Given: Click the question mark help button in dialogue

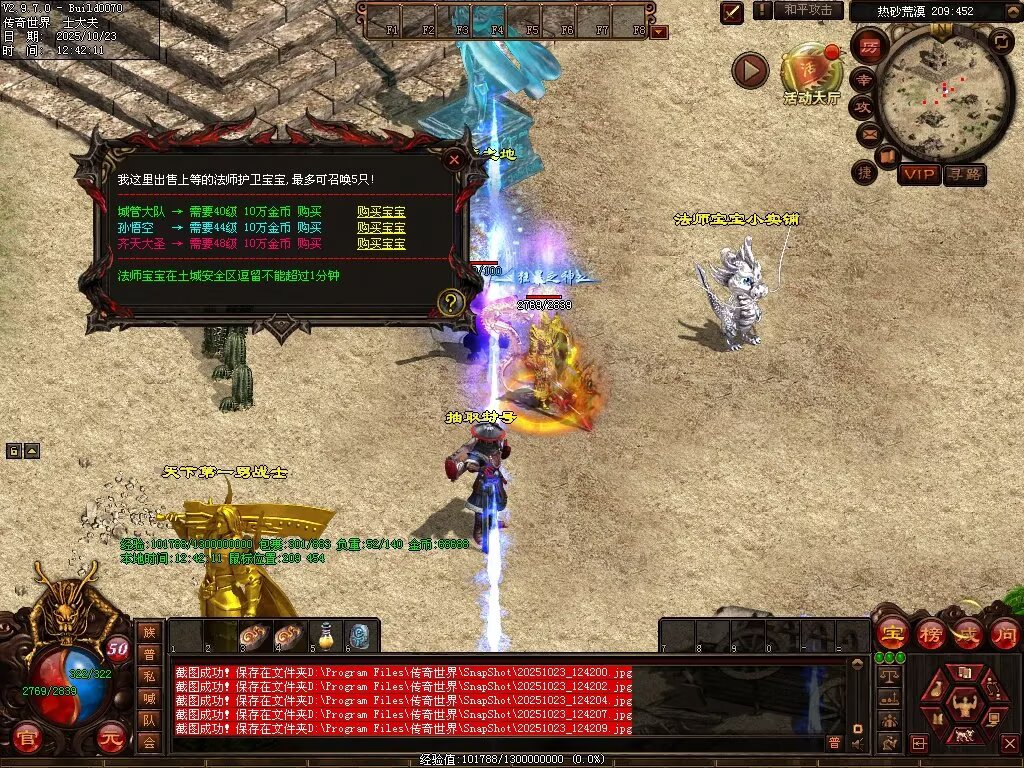Looking at the screenshot, I should pos(451,301).
